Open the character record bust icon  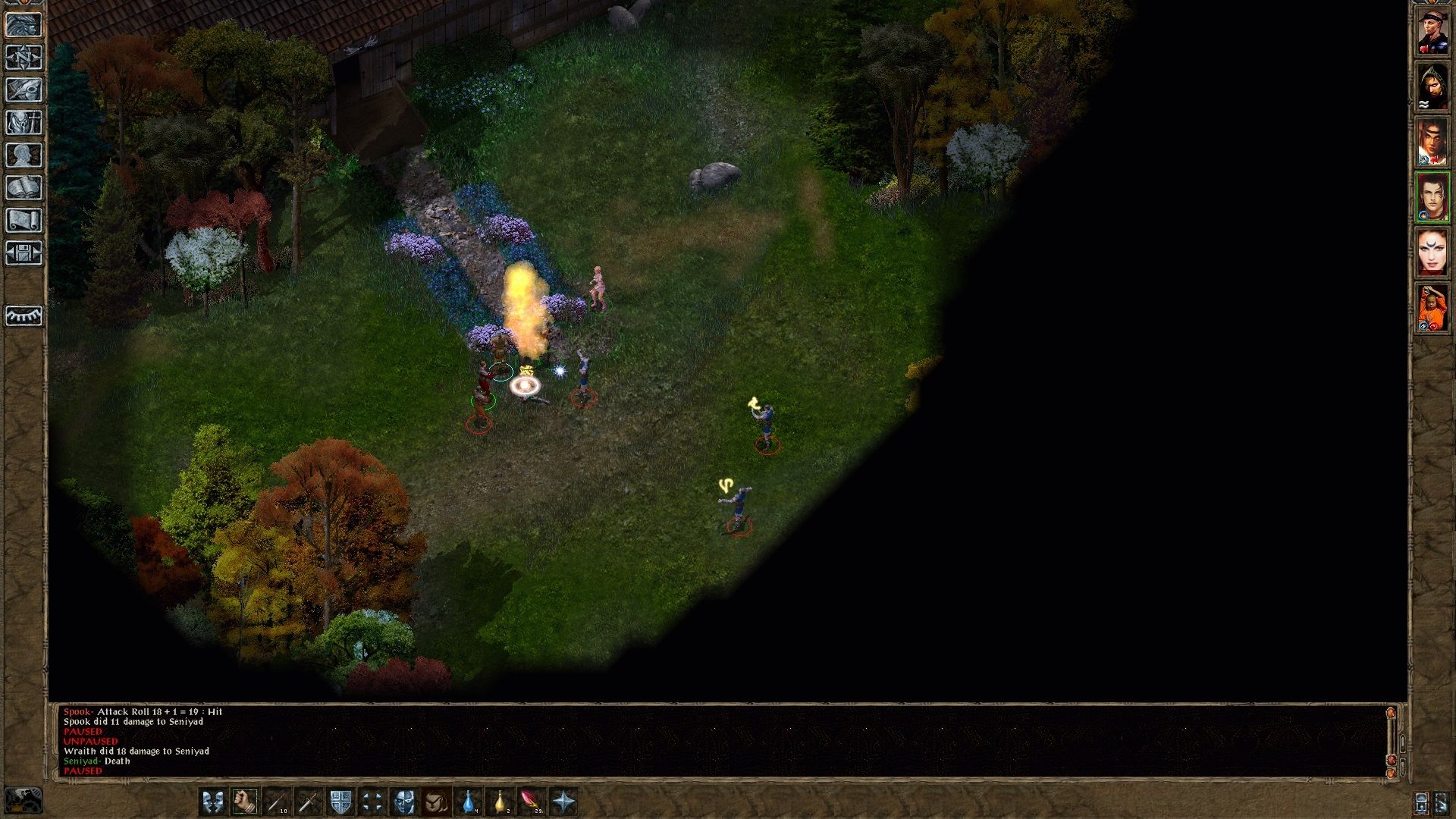click(x=24, y=155)
